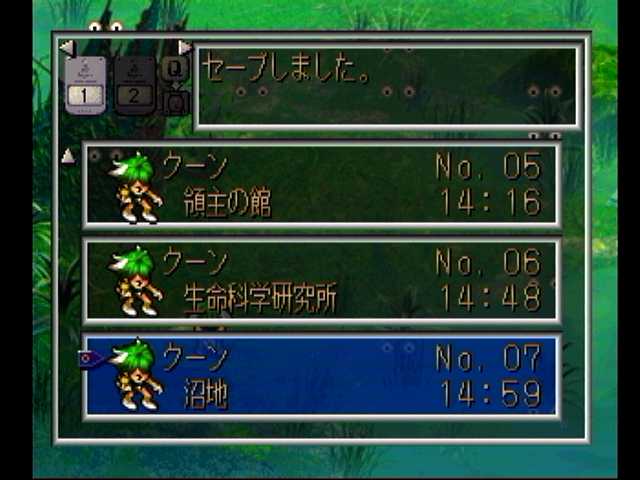
Task: Click the right arrow above the memory cards
Action: coord(184,47)
